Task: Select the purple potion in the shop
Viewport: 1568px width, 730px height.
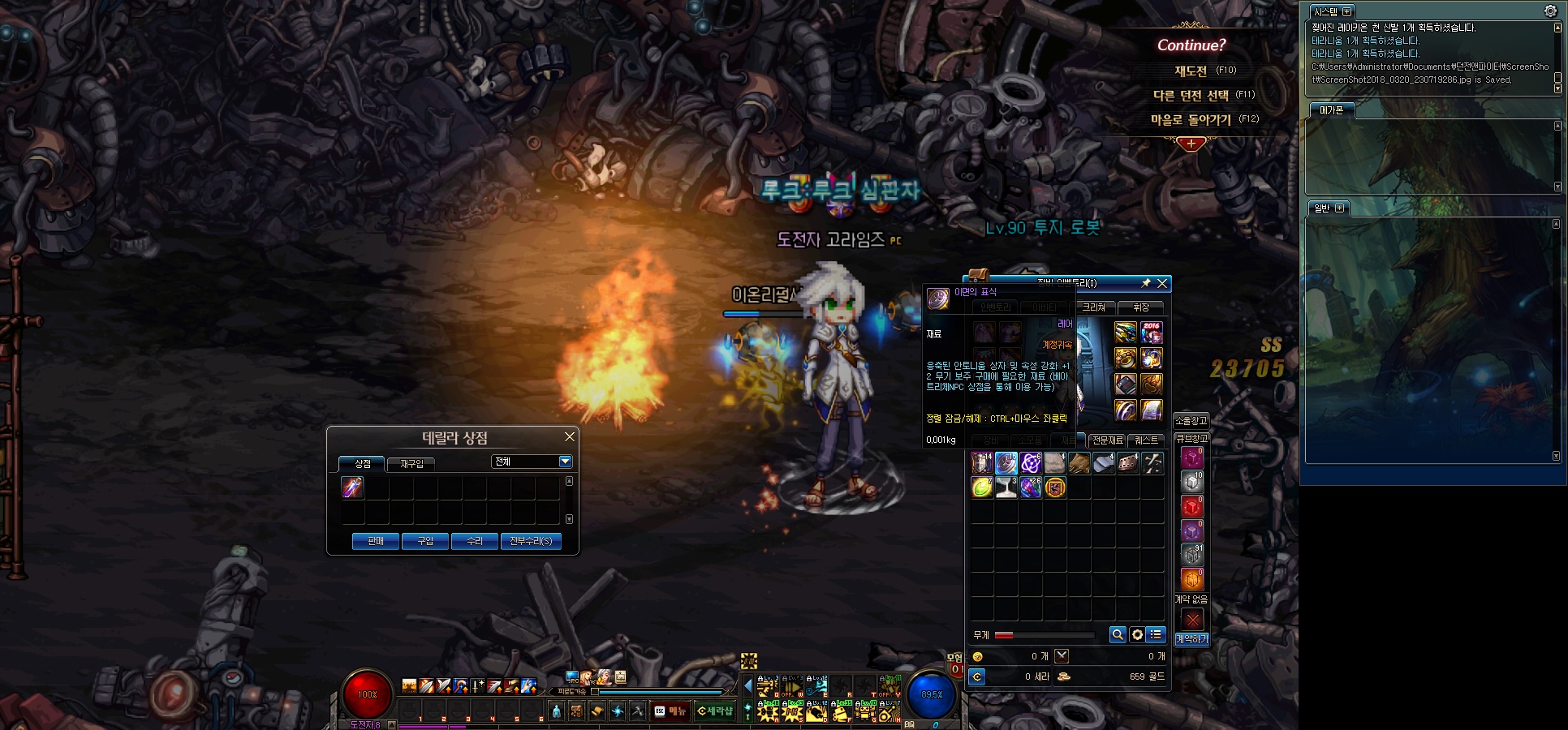Action: coord(352,487)
